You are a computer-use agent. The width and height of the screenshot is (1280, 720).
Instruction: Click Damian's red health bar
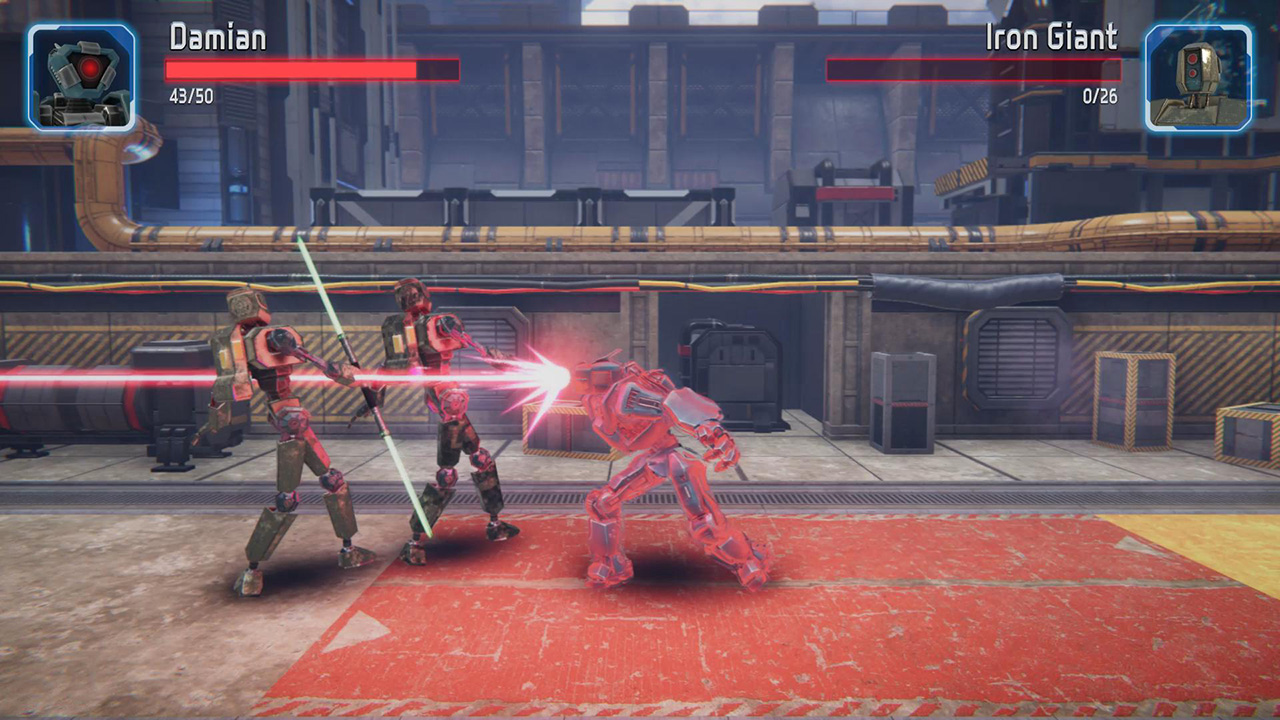pyautogui.click(x=300, y=70)
